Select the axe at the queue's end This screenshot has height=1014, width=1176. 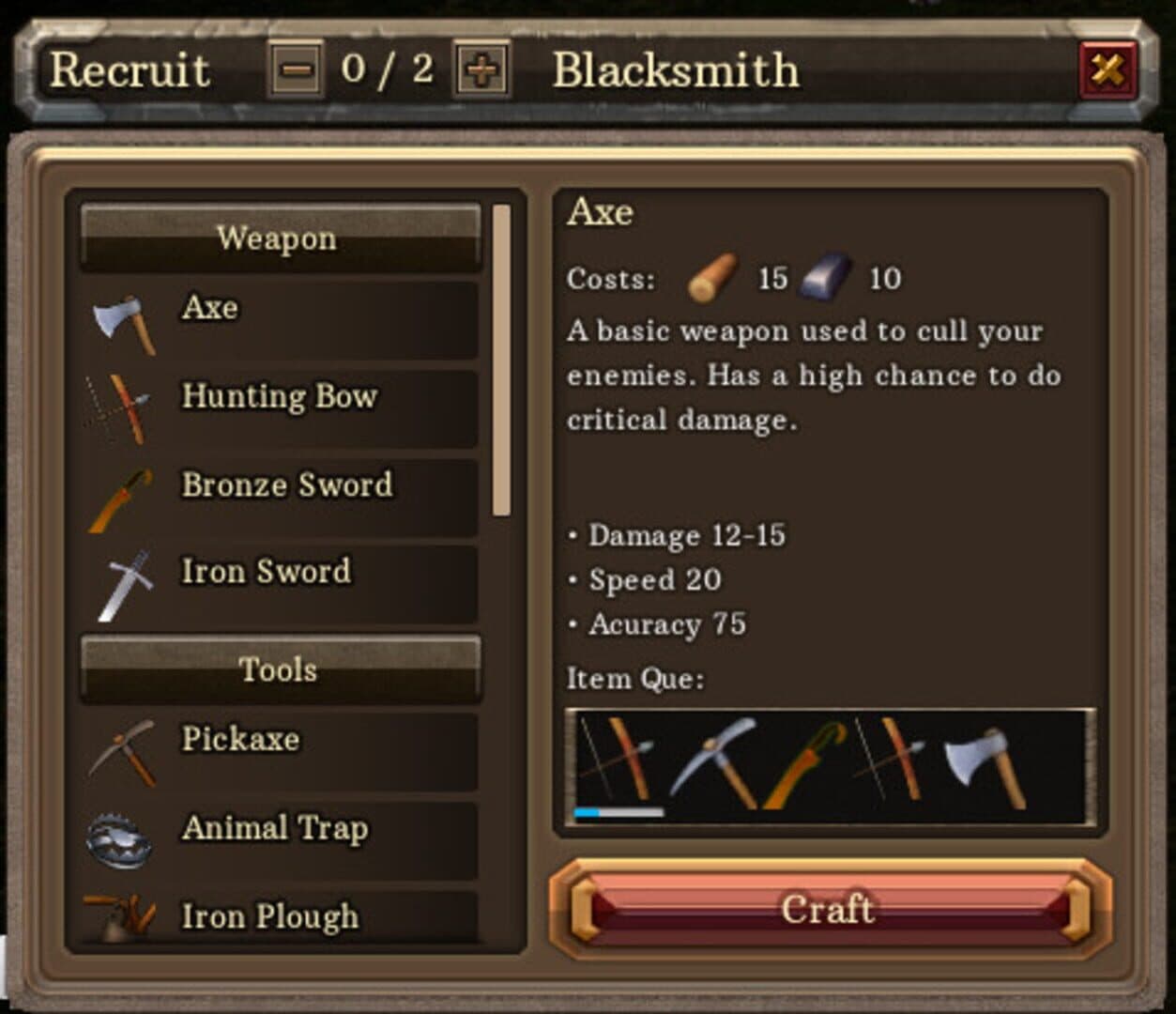984,763
